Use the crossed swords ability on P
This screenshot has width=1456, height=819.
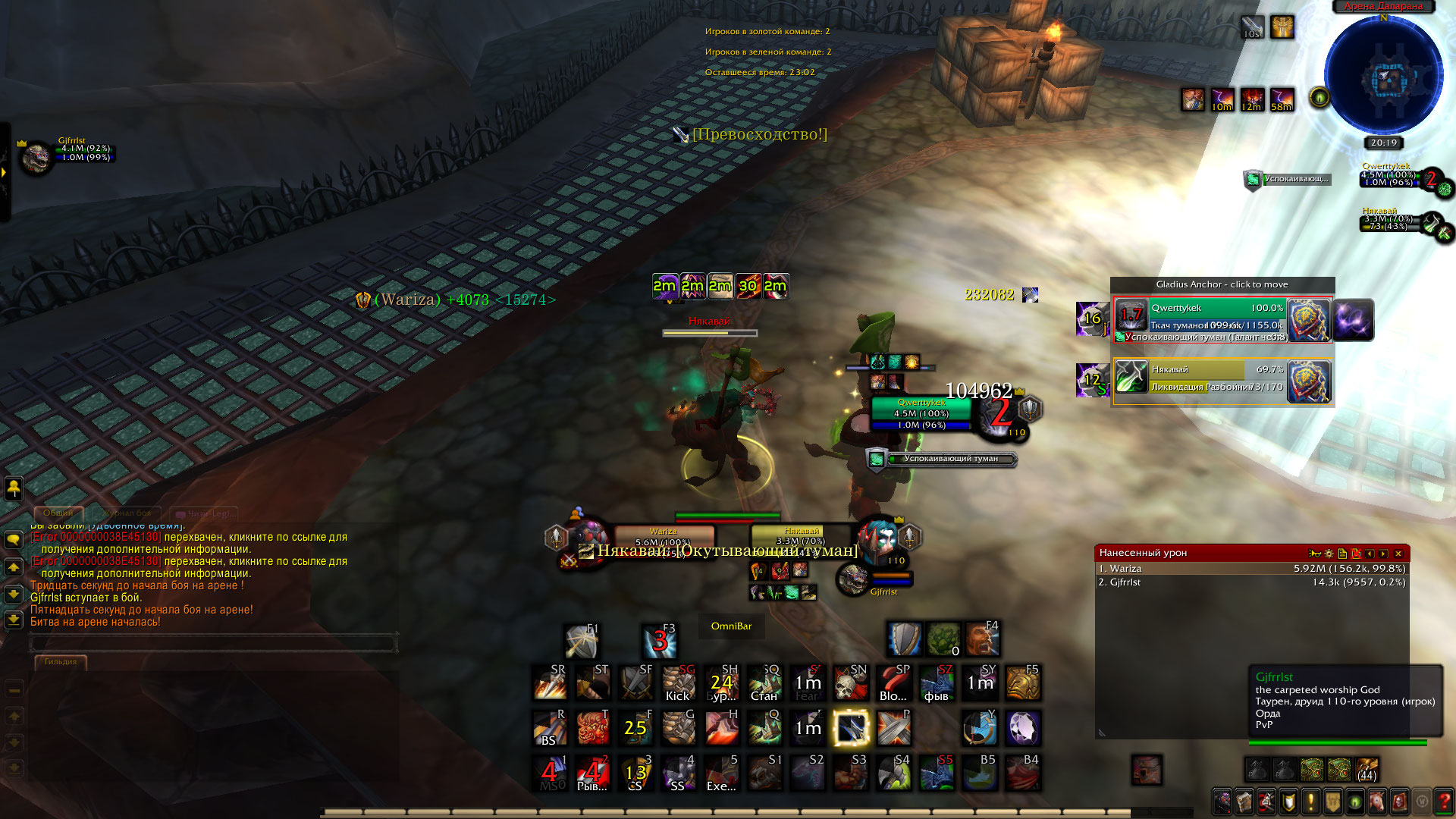click(x=893, y=729)
